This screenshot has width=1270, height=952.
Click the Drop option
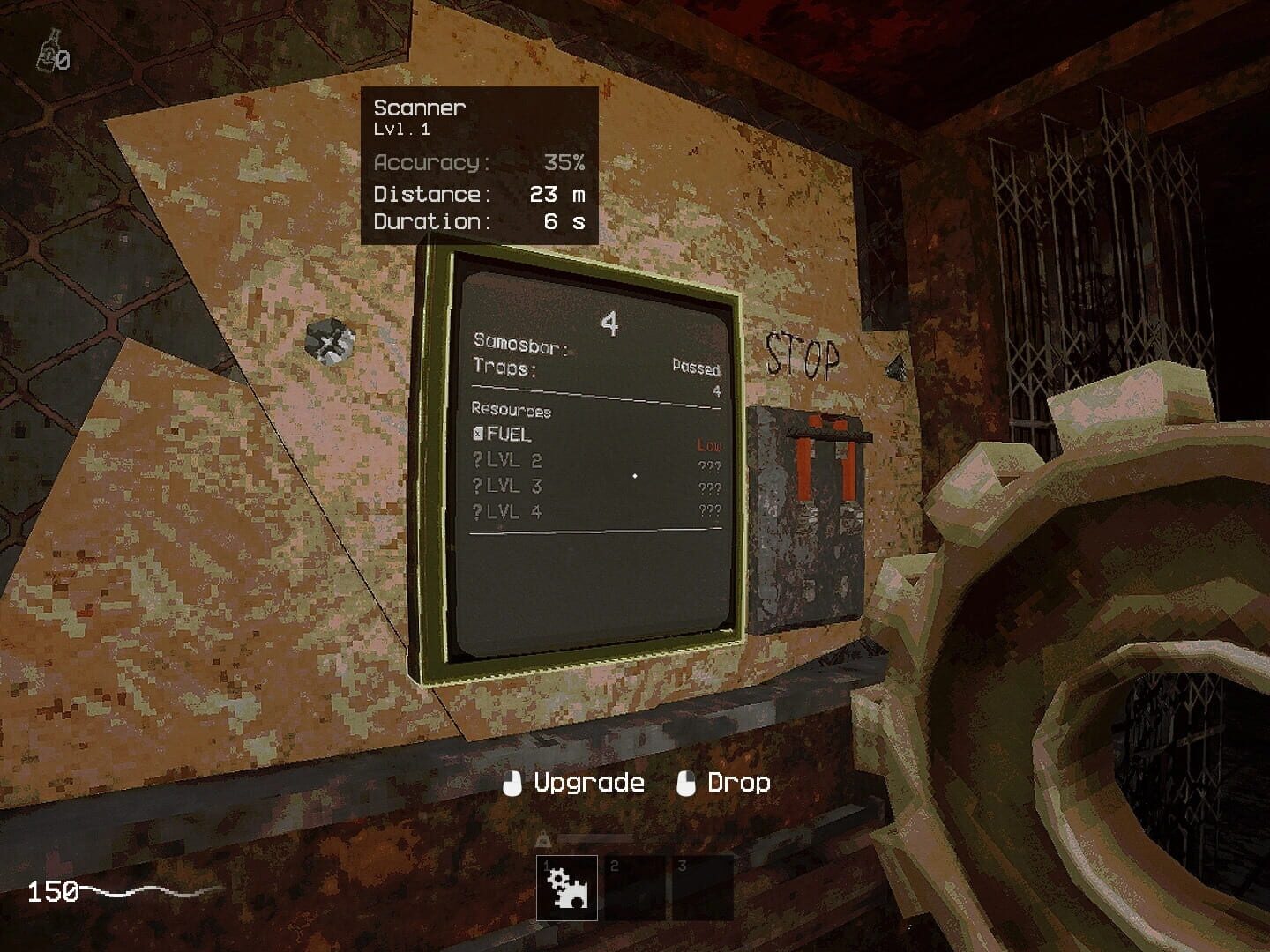point(739,781)
